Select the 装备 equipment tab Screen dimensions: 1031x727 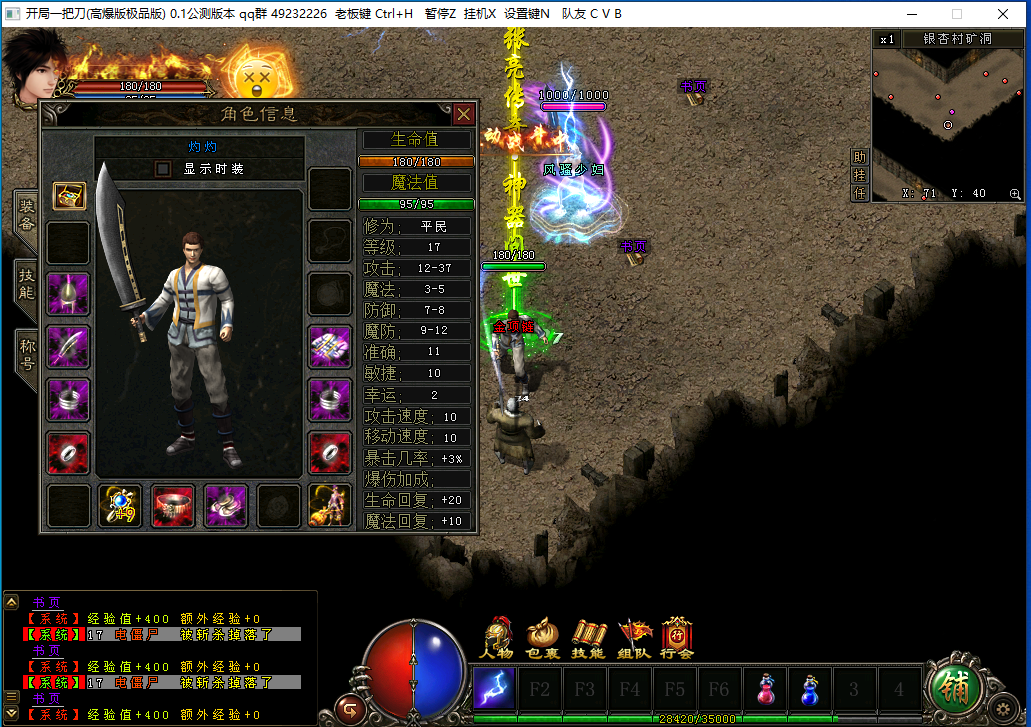27,214
